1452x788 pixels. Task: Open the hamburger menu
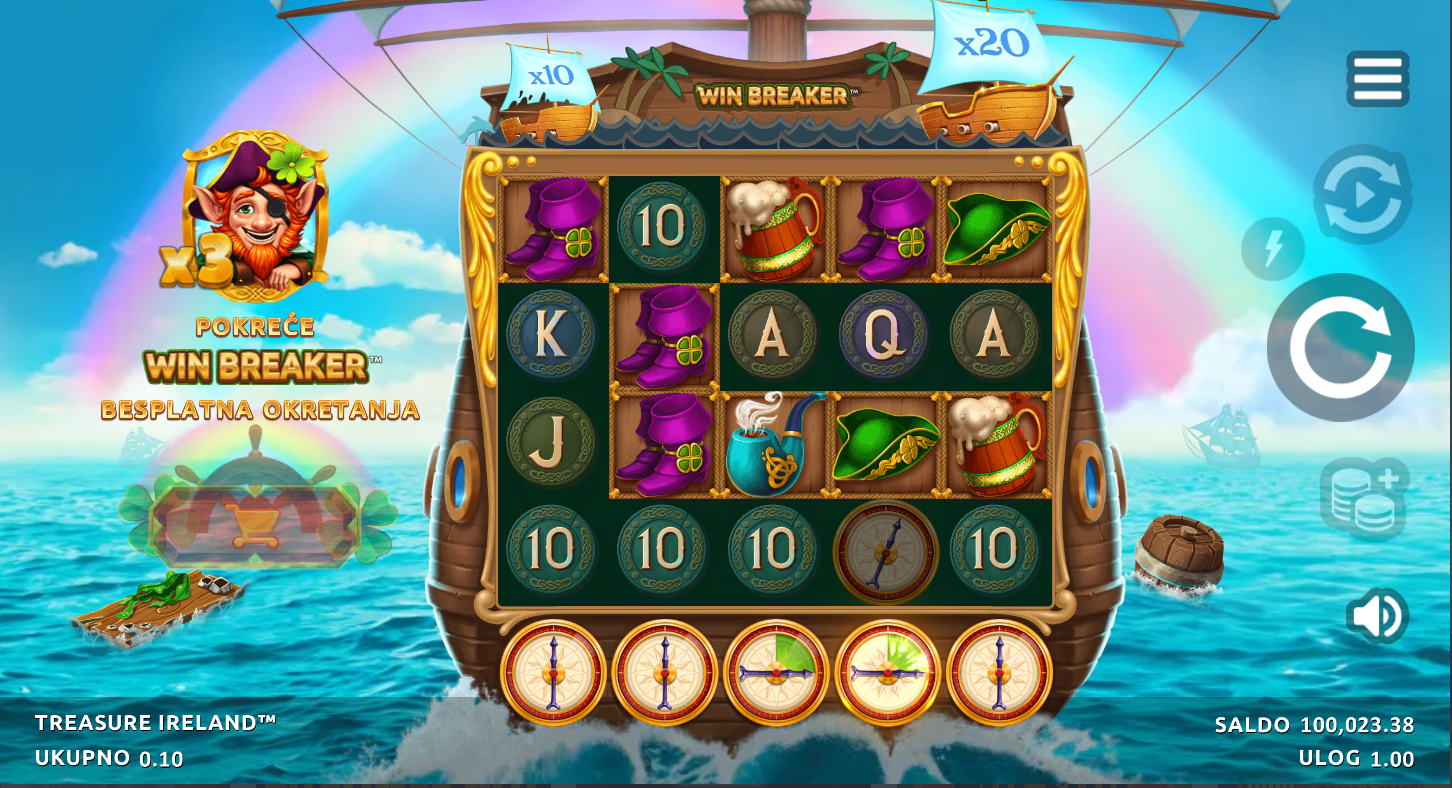tap(1377, 79)
